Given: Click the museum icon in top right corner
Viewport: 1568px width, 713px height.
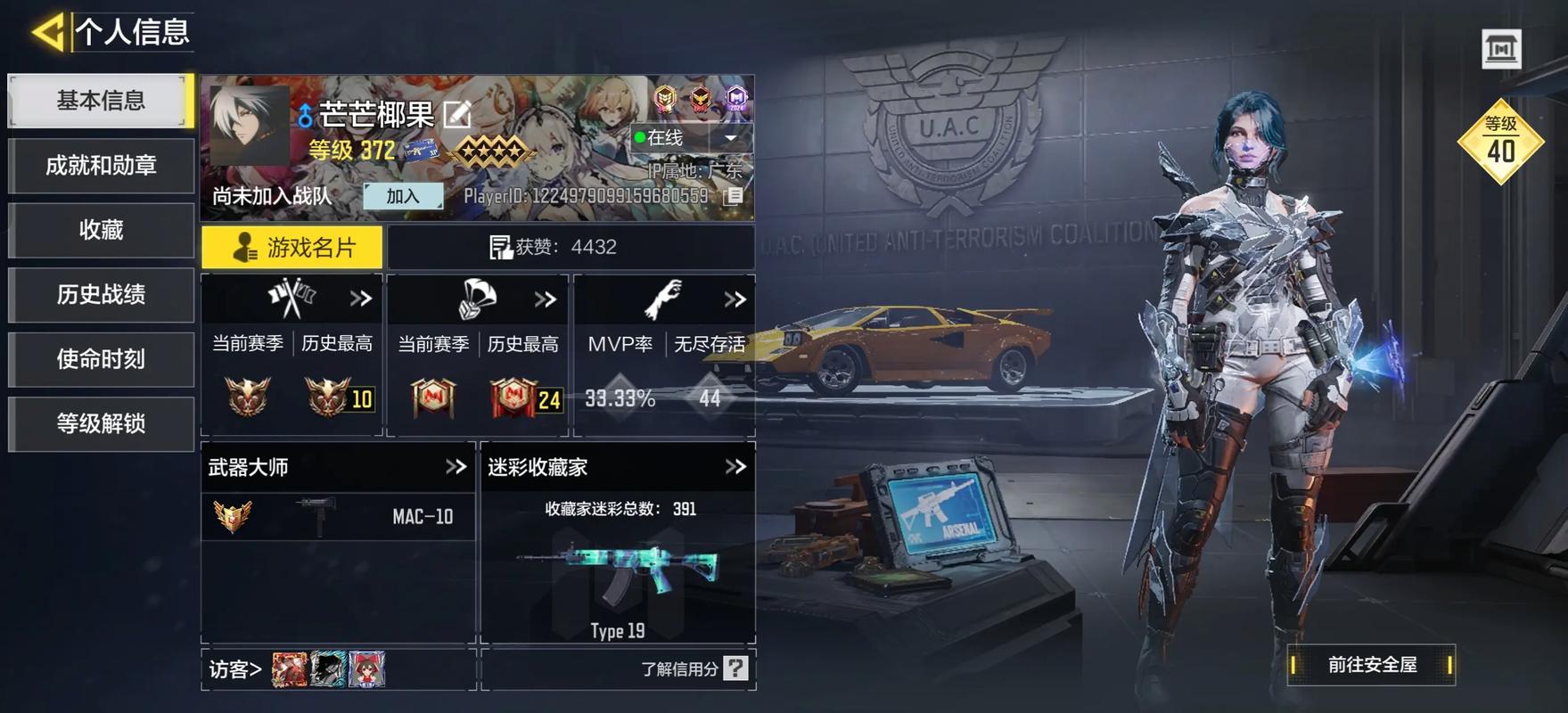Looking at the screenshot, I should (x=1502, y=49).
